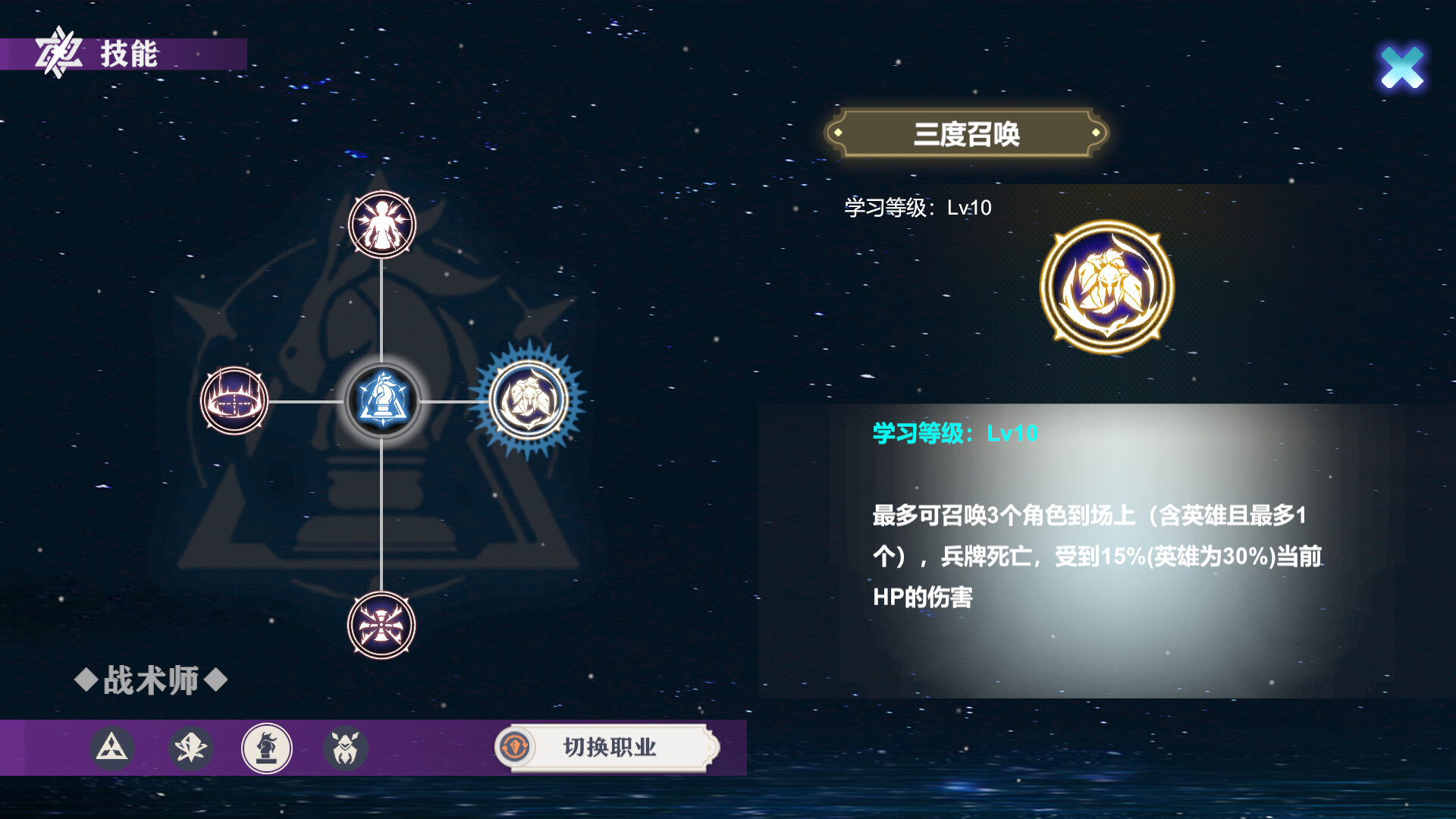Toggle the beast class selection circle
1456x819 pixels.
point(346,748)
